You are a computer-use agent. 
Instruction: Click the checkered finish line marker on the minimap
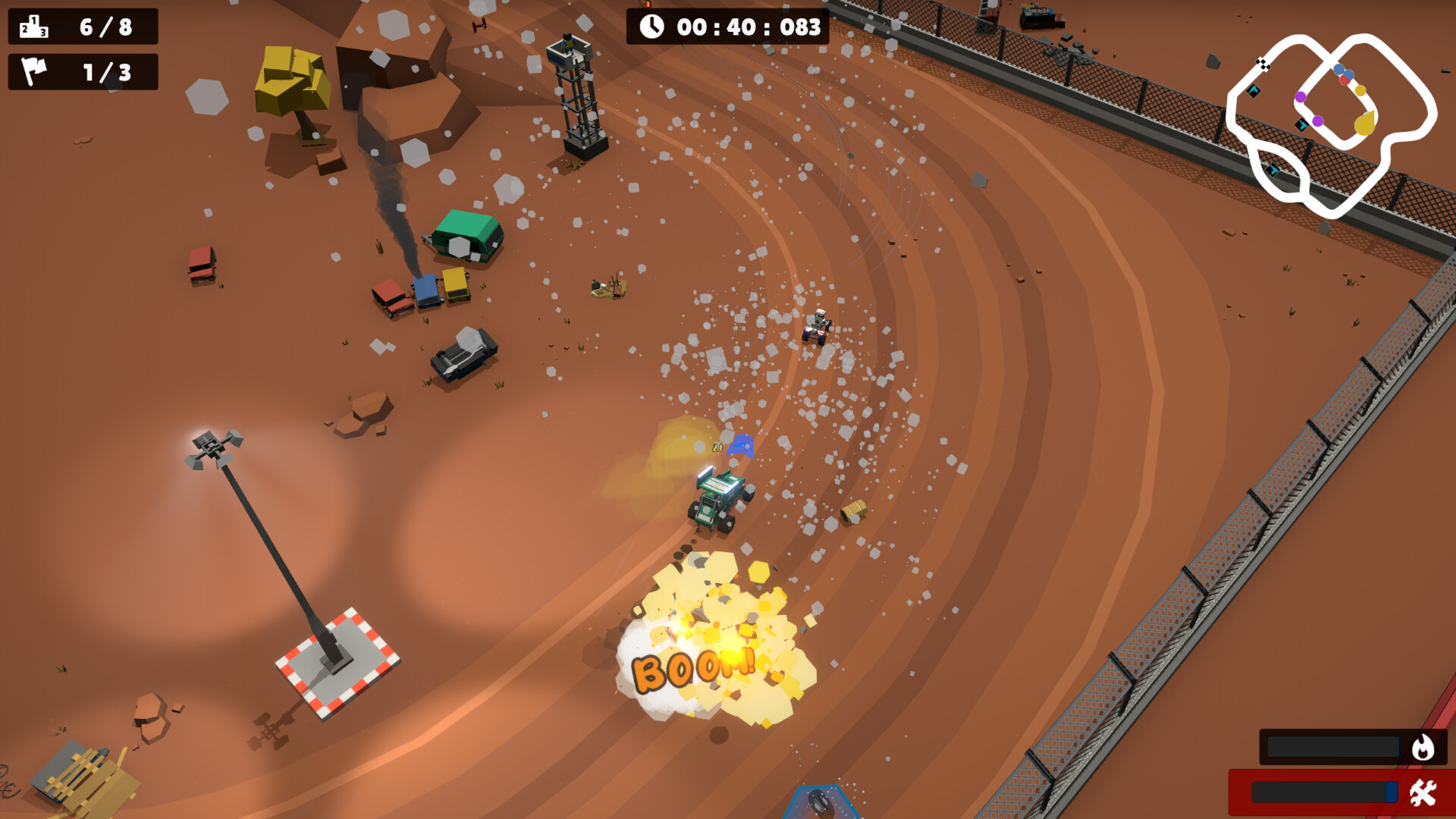point(1263,65)
